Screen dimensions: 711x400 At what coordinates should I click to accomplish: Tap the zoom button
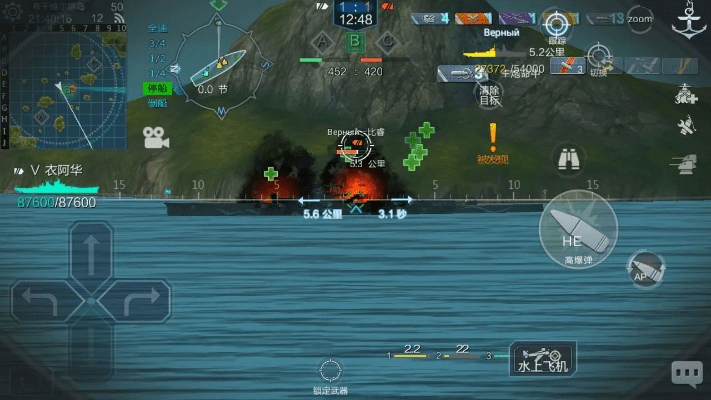point(639,18)
